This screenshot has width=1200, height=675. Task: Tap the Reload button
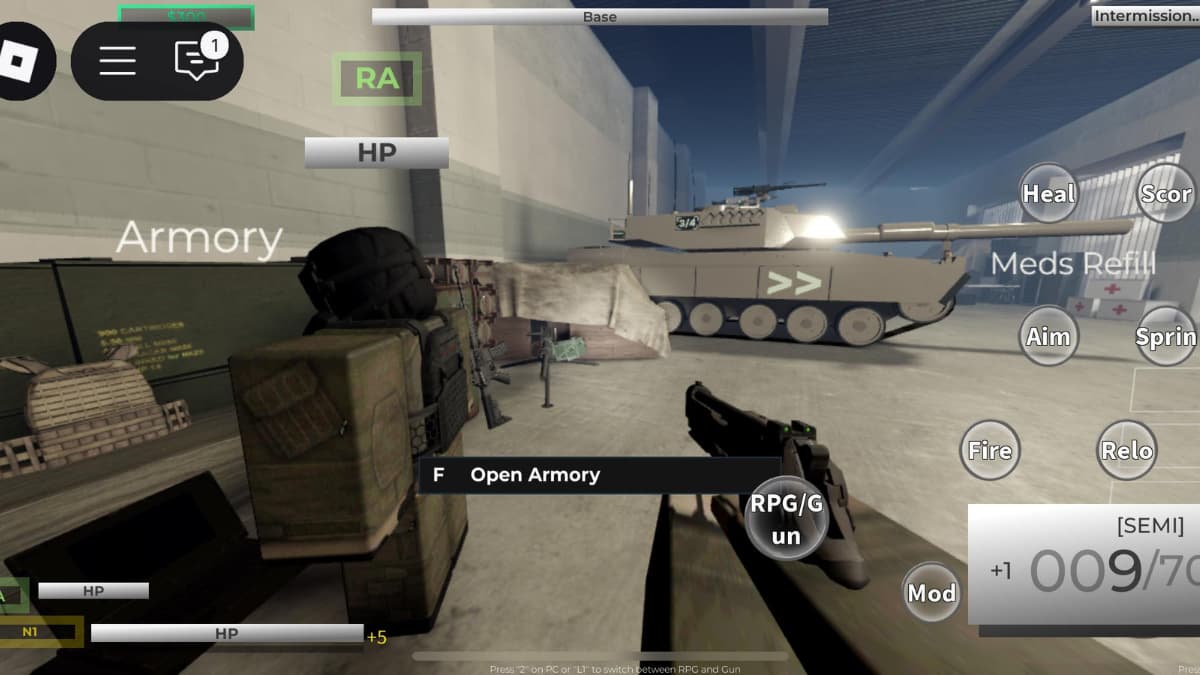[x=1128, y=450]
